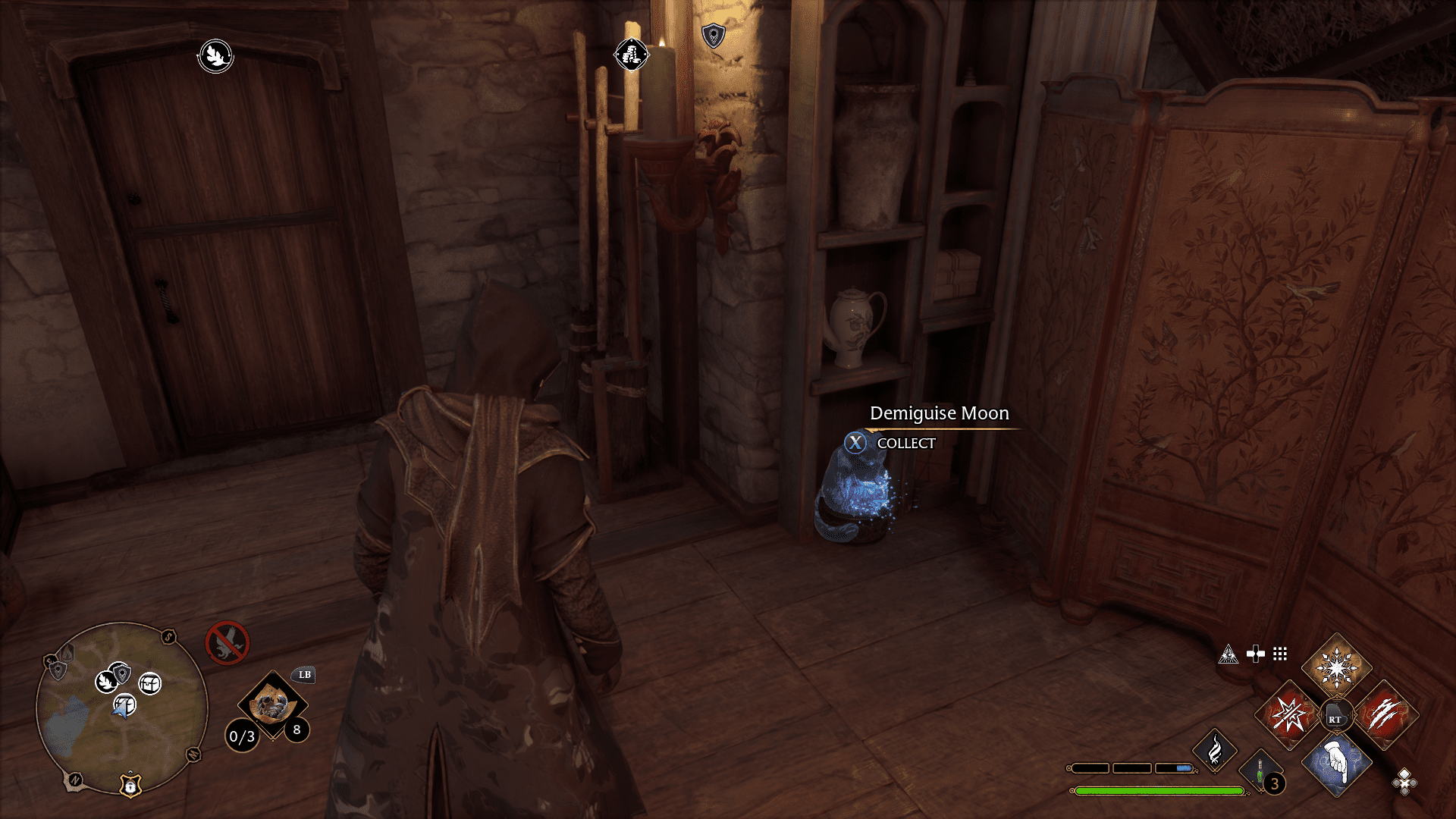The image size is (1456, 819).
Task: Click the crossed-out eagle no-flying indicator
Action: (227, 641)
